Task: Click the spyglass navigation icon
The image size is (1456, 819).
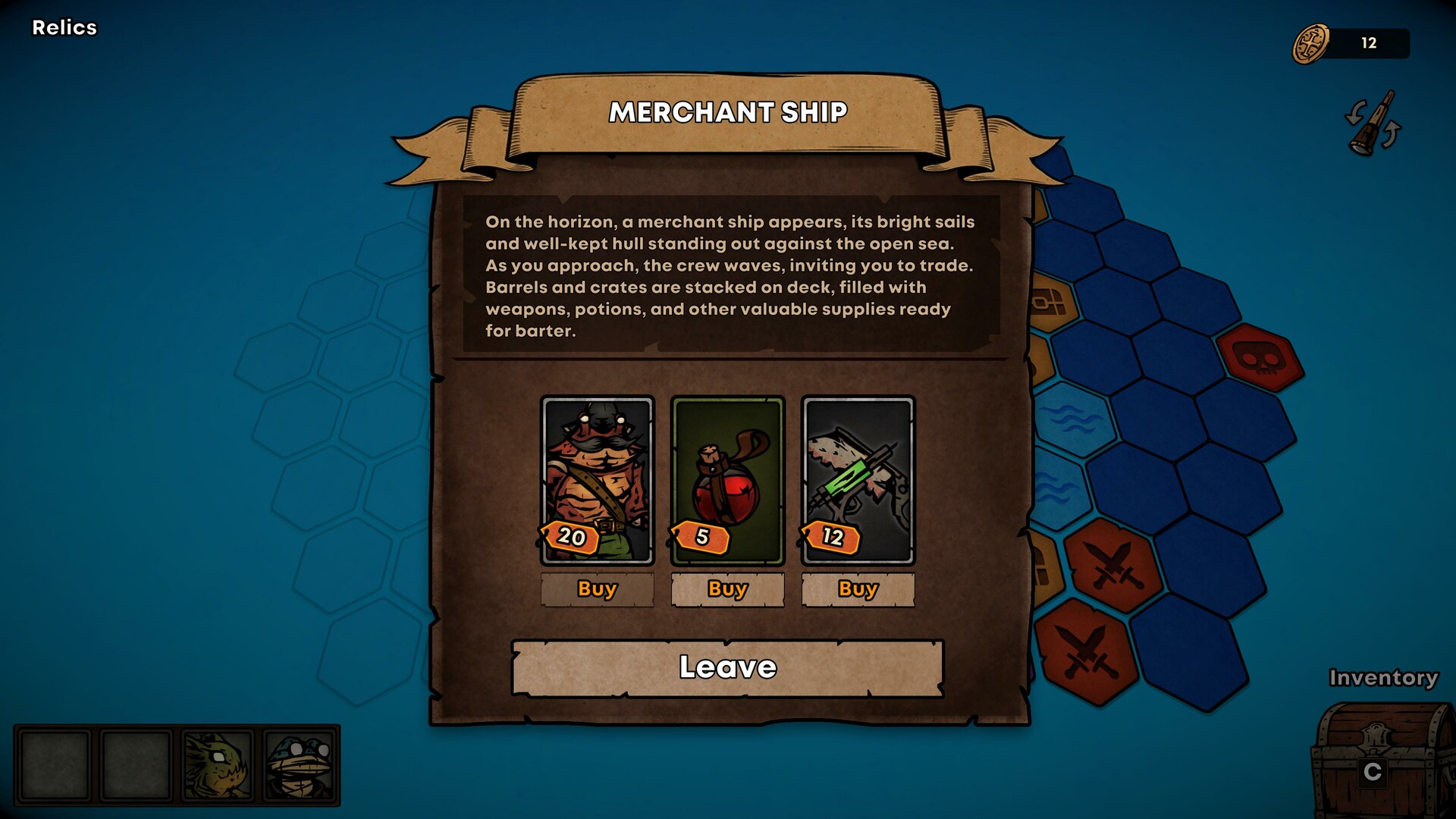Action: pyautogui.click(x=1371, y=126)
